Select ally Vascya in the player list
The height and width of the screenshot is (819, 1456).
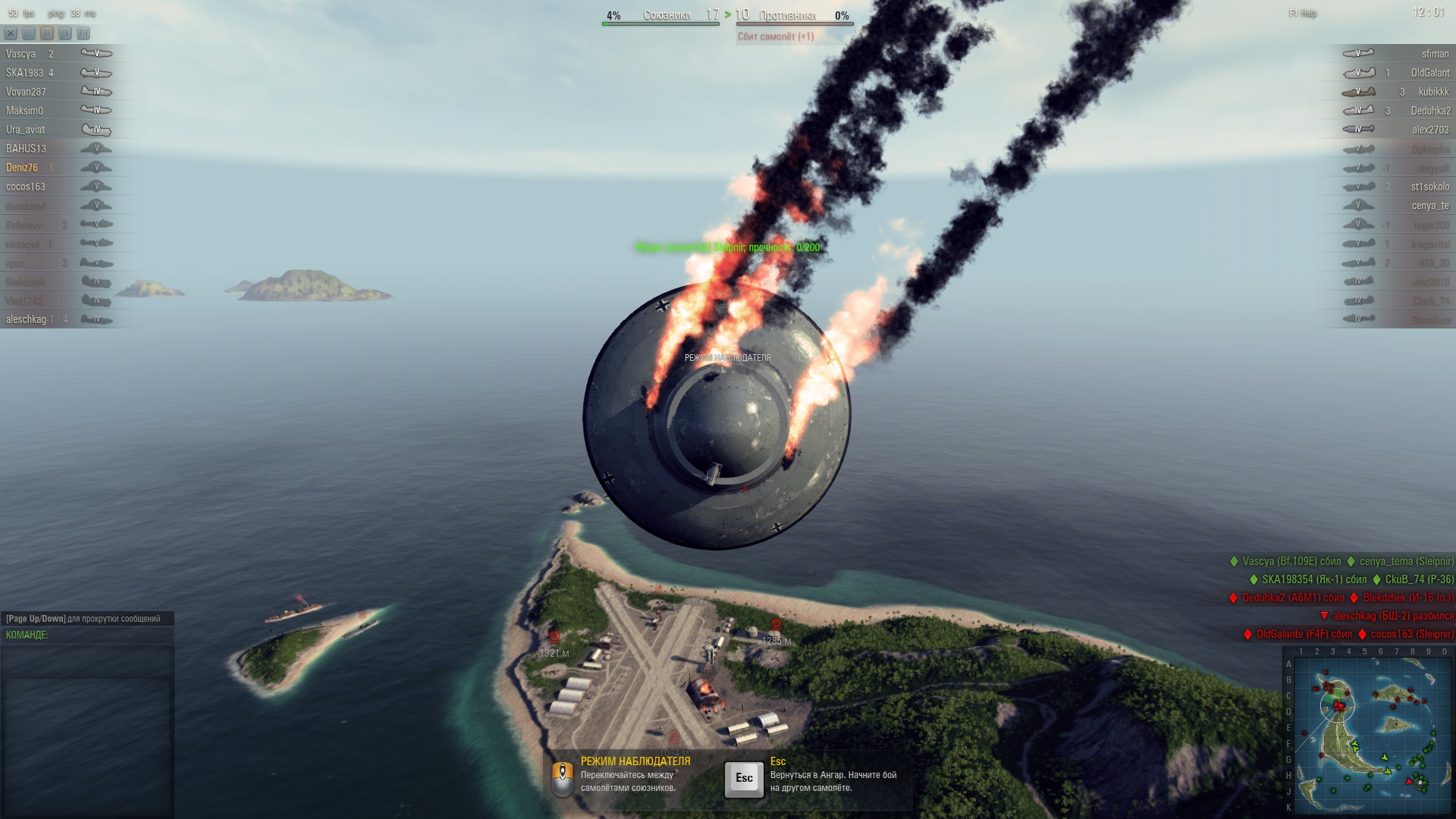click(20, 54)
